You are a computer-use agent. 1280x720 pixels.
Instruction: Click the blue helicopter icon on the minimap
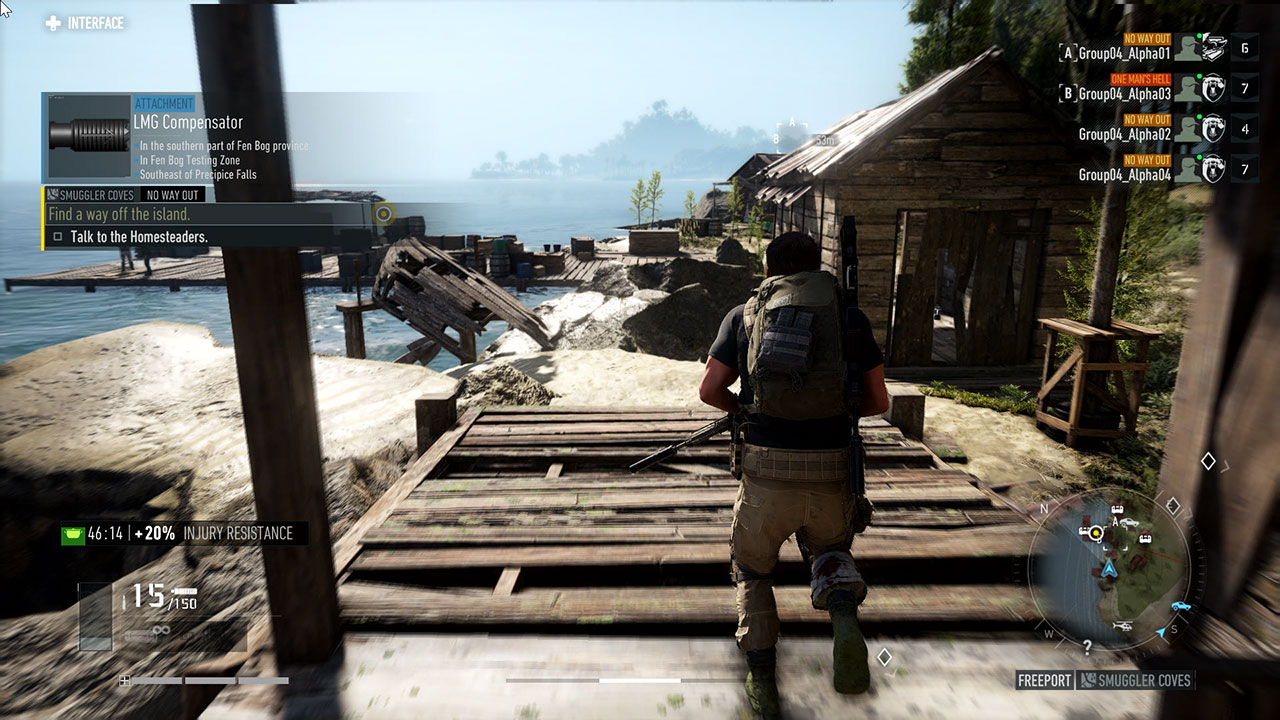(1123, 627)
